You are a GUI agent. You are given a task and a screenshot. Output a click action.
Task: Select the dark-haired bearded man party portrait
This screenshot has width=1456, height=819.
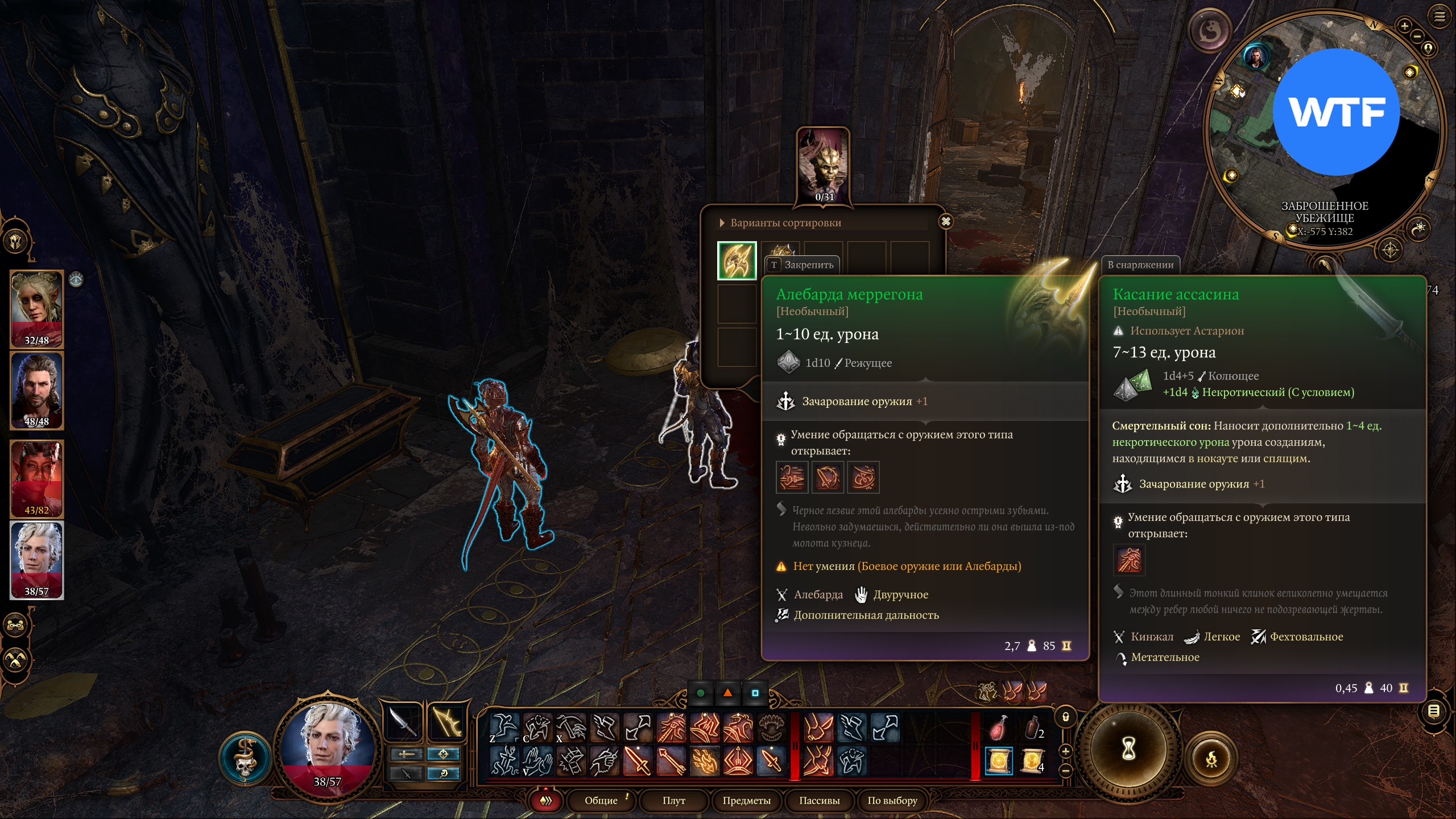(37, 390)
